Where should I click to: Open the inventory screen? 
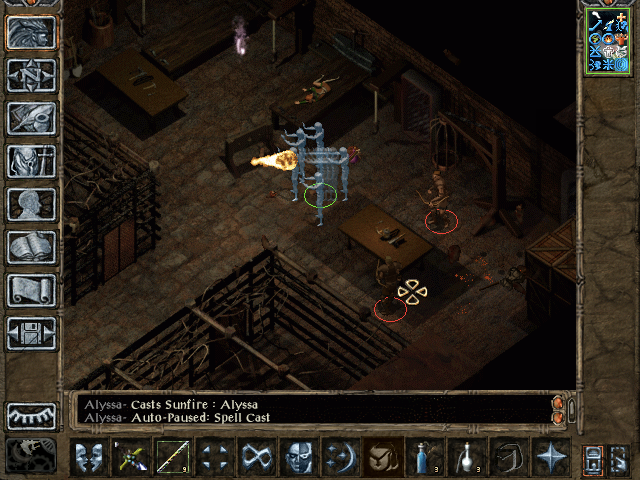[x=32, y=161]
